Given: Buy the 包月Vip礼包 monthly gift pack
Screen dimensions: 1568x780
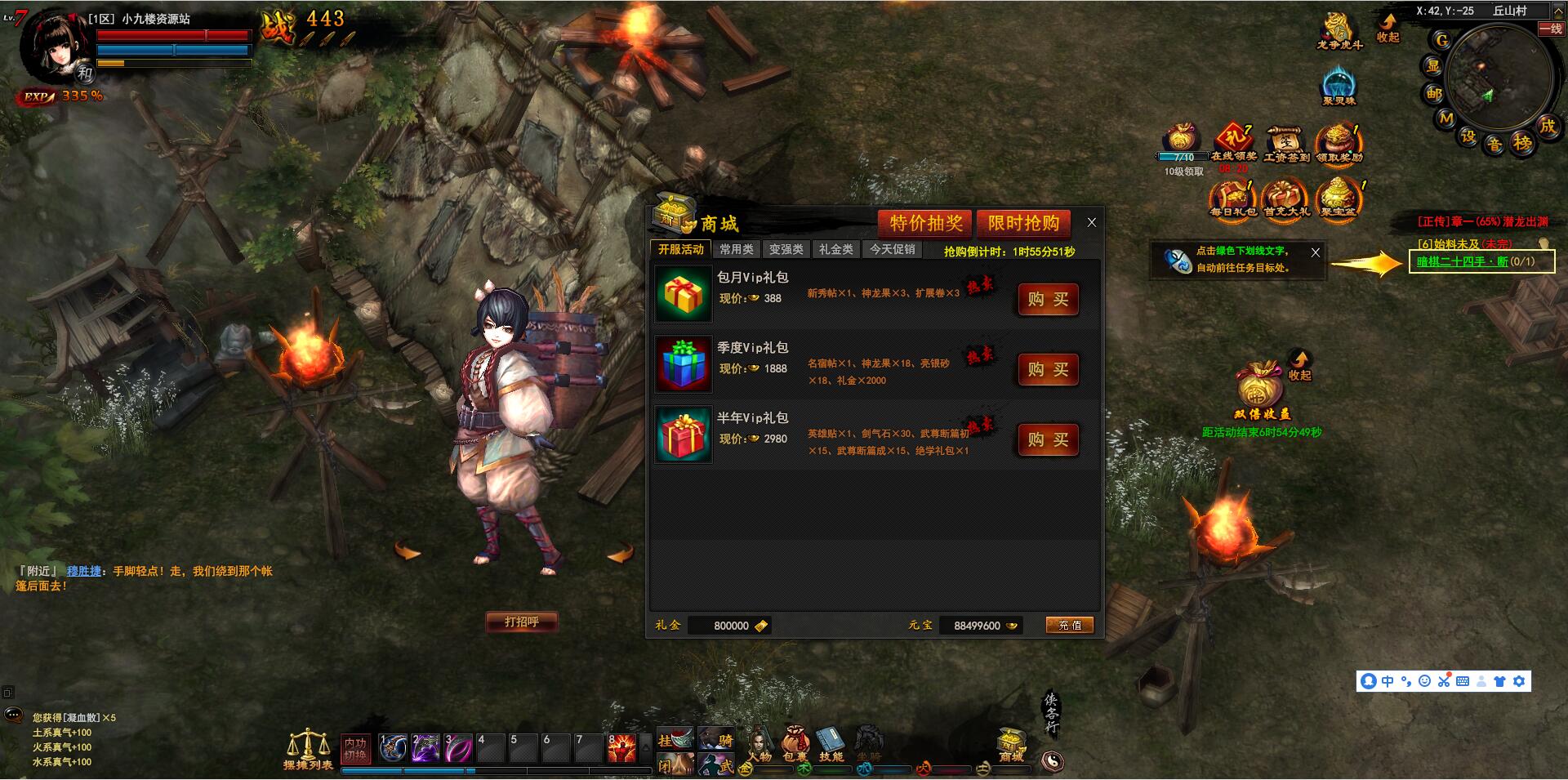Looking at the screenshot, I should click(1048, 300).
